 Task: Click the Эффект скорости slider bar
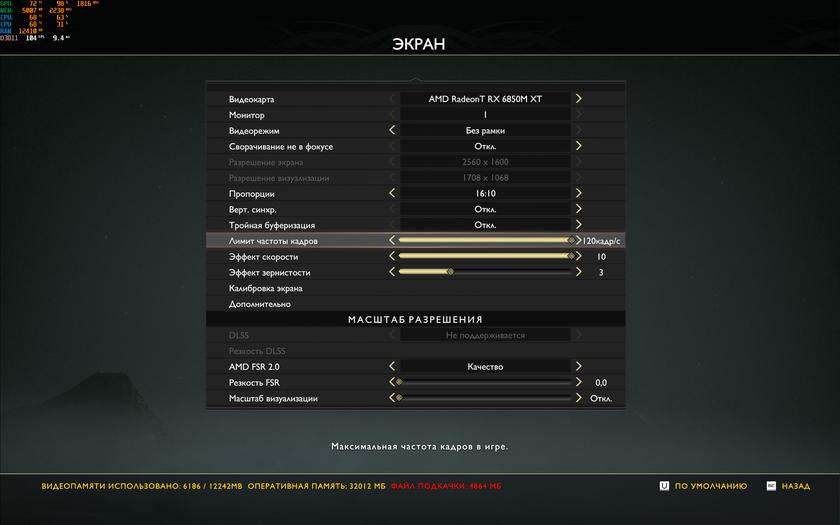(x=485, y=256)
